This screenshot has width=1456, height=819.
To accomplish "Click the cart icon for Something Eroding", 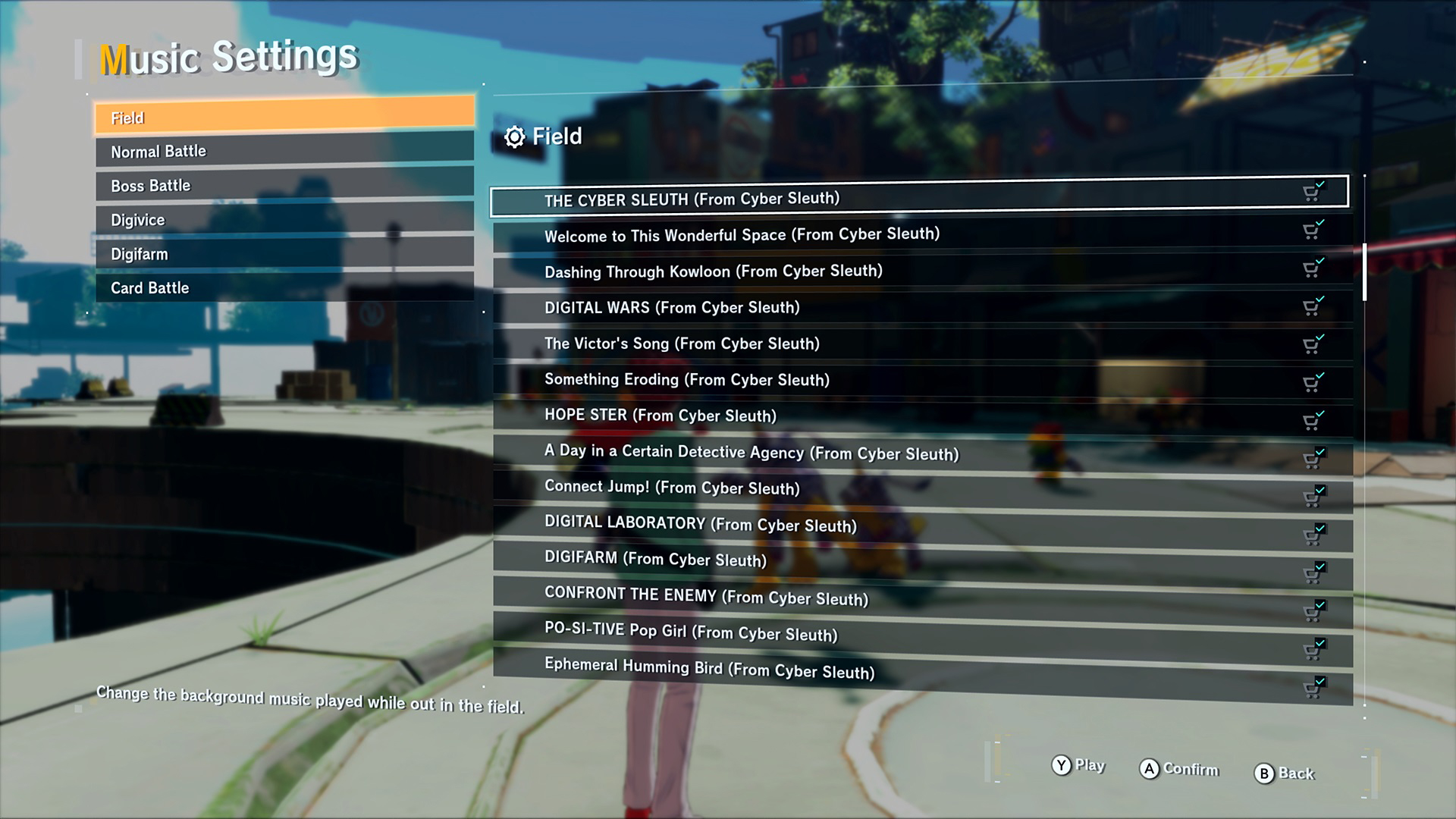I will [1313, 377].
